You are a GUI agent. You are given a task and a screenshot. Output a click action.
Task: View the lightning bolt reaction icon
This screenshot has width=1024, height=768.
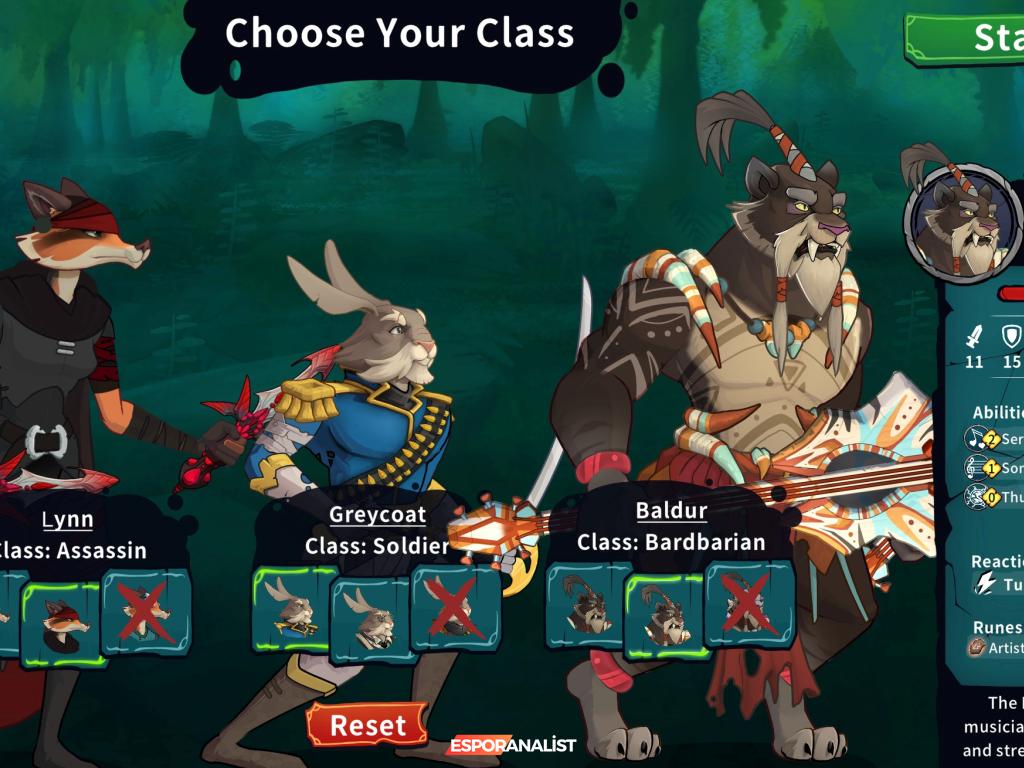986,585
